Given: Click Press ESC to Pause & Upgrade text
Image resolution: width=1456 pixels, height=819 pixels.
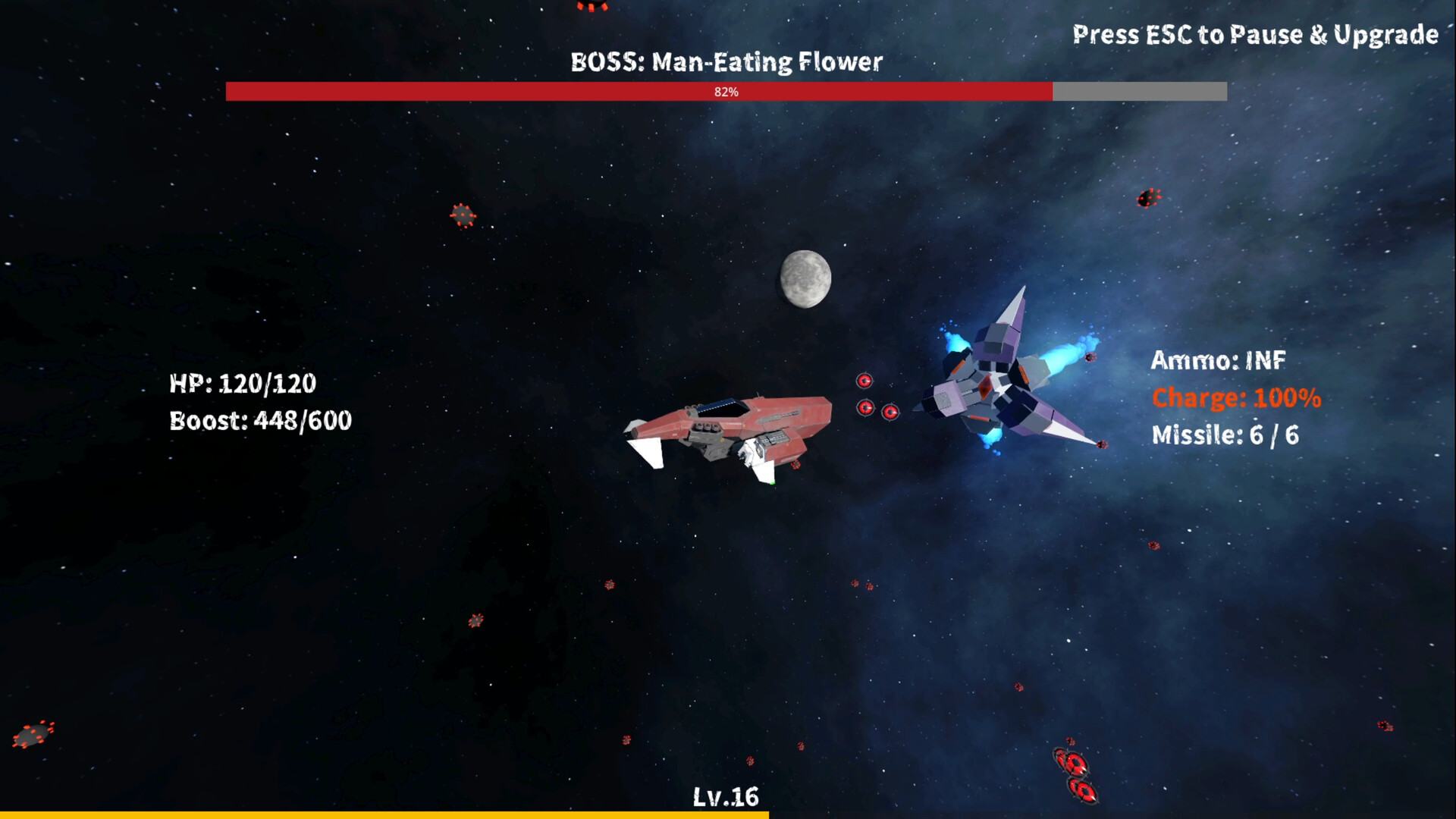Looking at the screenshot, I should (1255, 34).
